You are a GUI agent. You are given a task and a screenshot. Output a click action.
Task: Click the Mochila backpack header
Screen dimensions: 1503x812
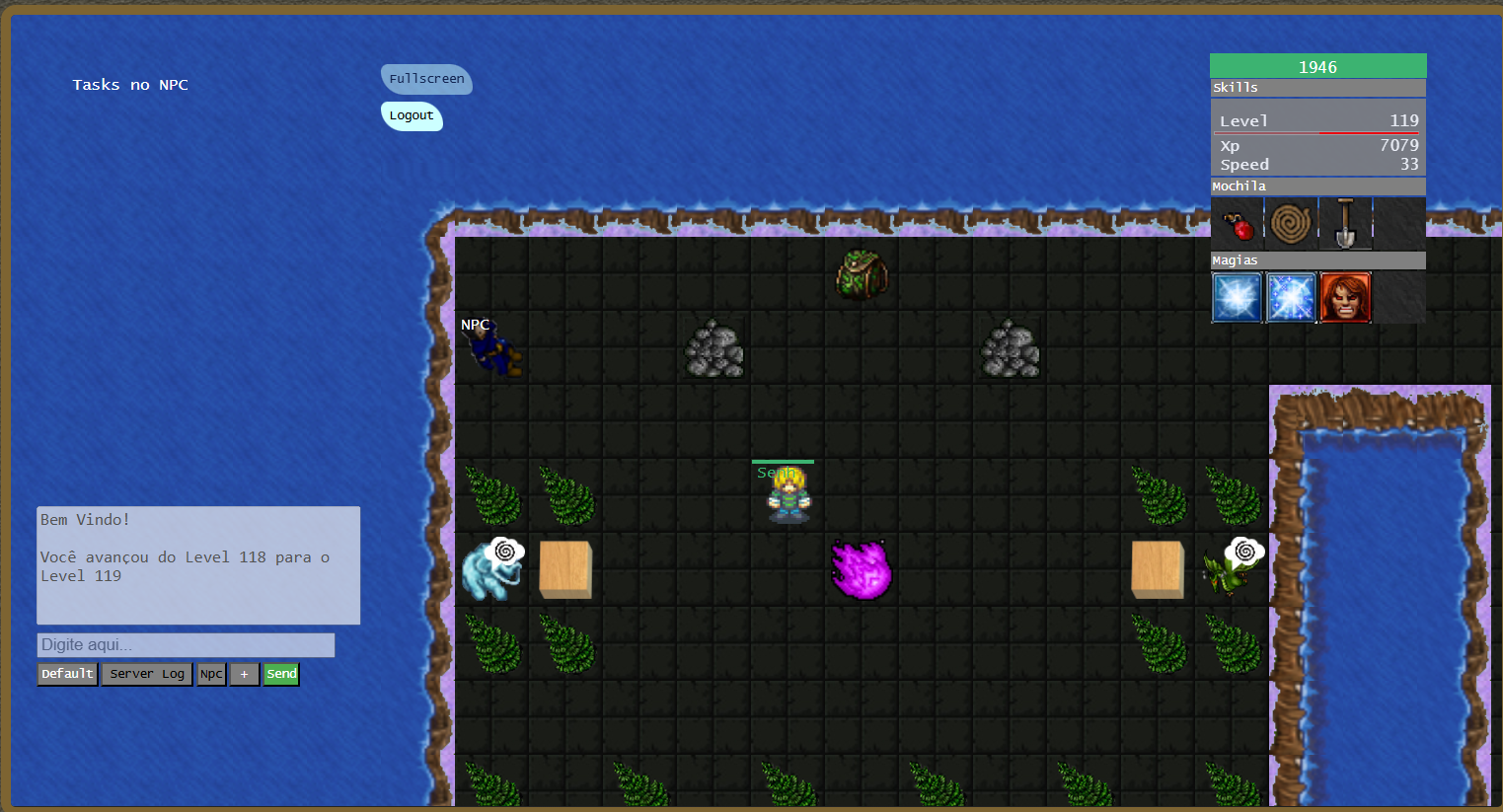(x=1317, y=186)
